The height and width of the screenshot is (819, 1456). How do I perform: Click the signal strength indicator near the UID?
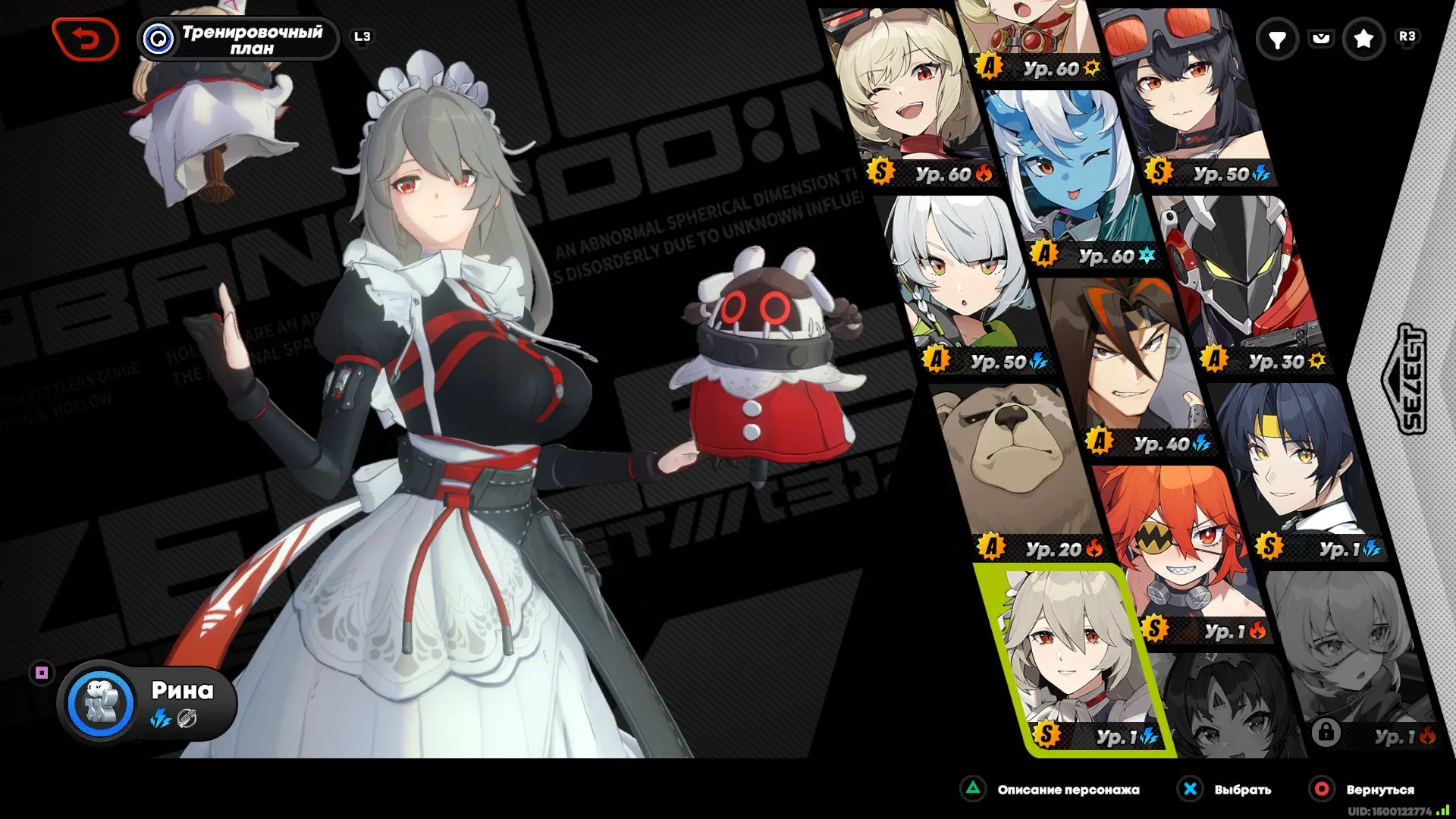coord(1441,809)
